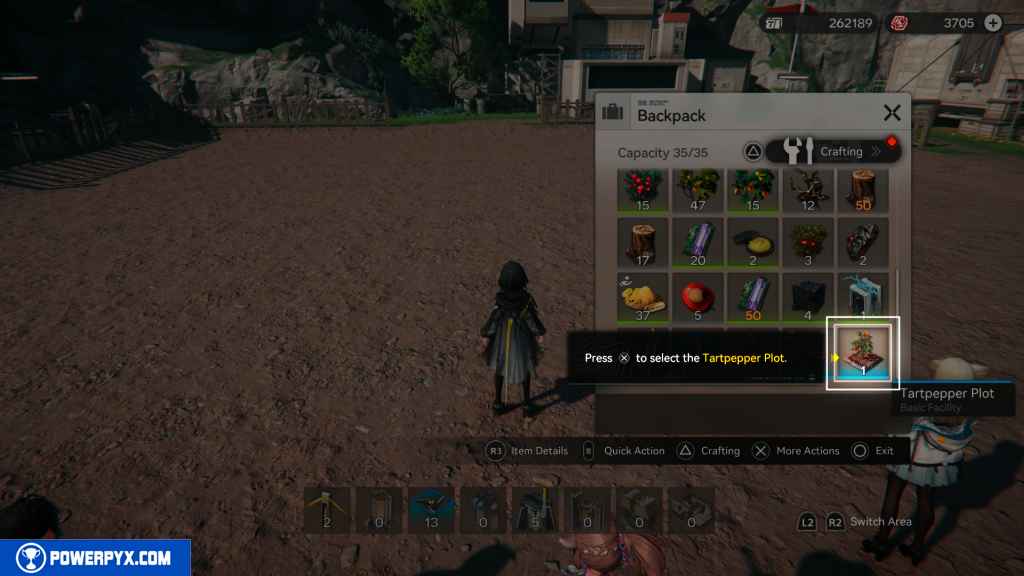This screenshot has width=1024, height=576.
Task: Select the small red-berry shrub with 3
Action: coord(808,243)
